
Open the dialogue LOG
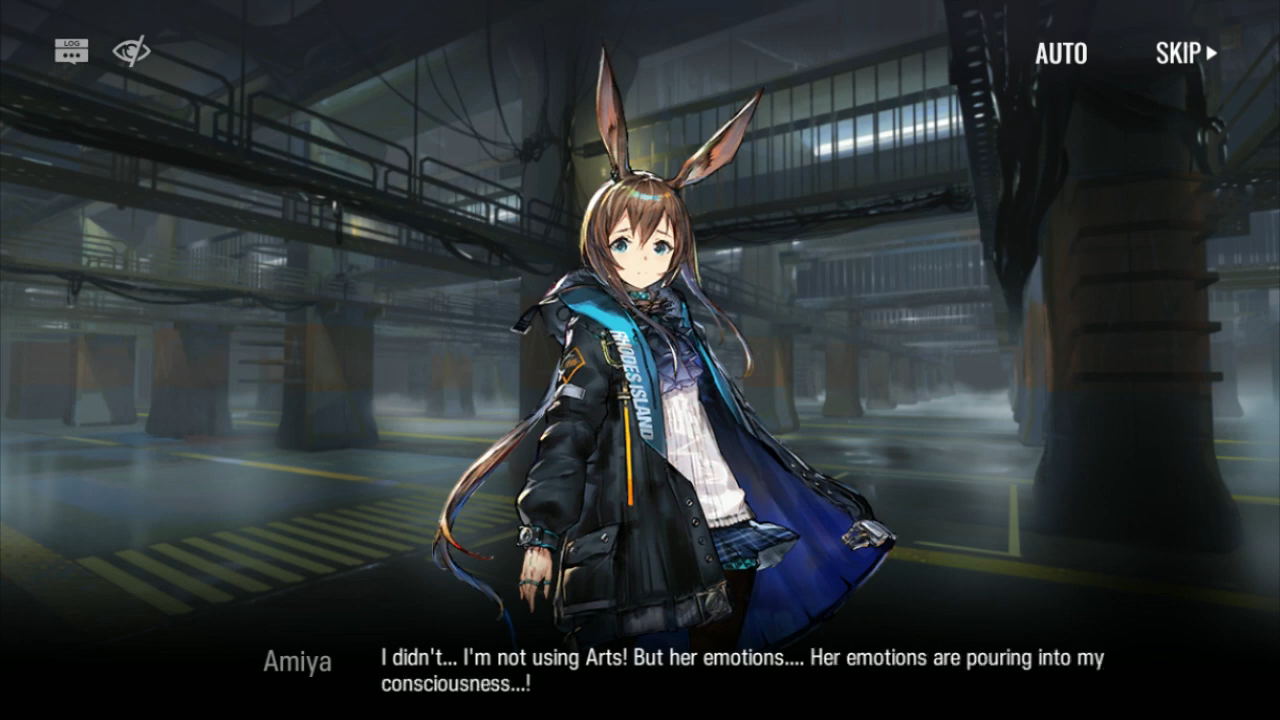coord(71,51)
